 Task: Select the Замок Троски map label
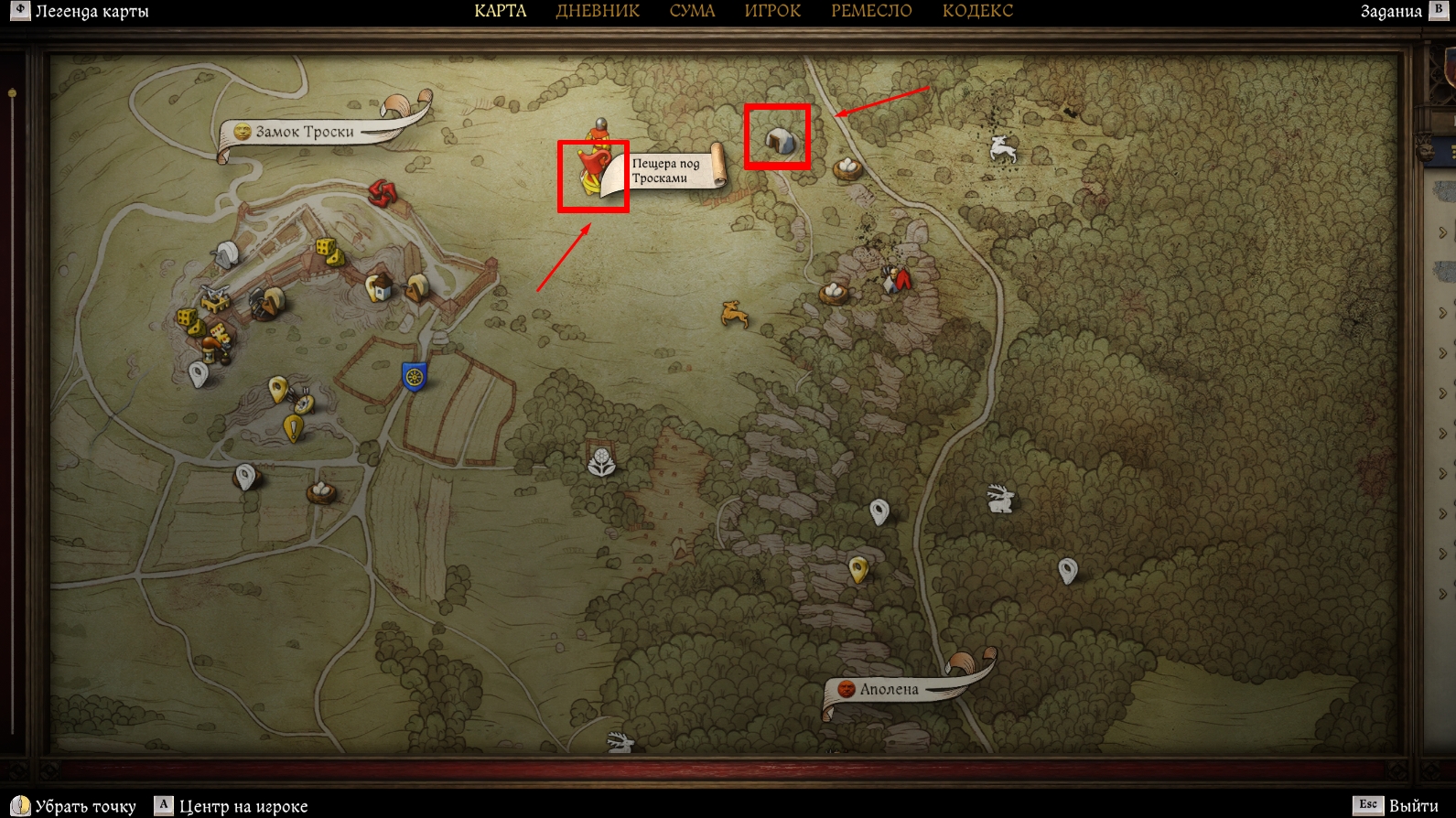[x=304, y=132]
